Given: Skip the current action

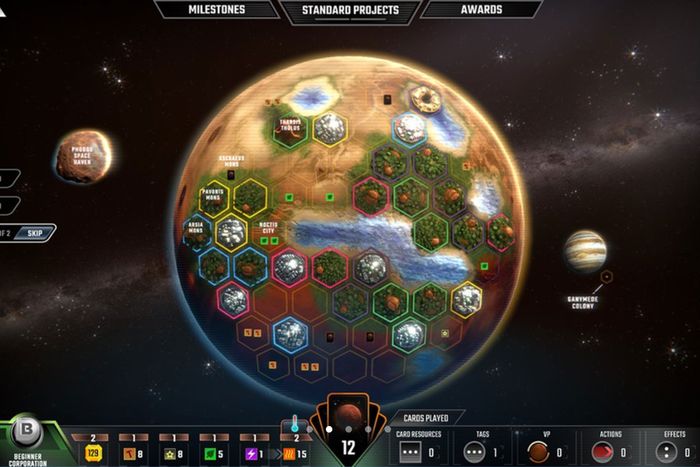Looking at the screenshot, I should [x=36, y=230].
